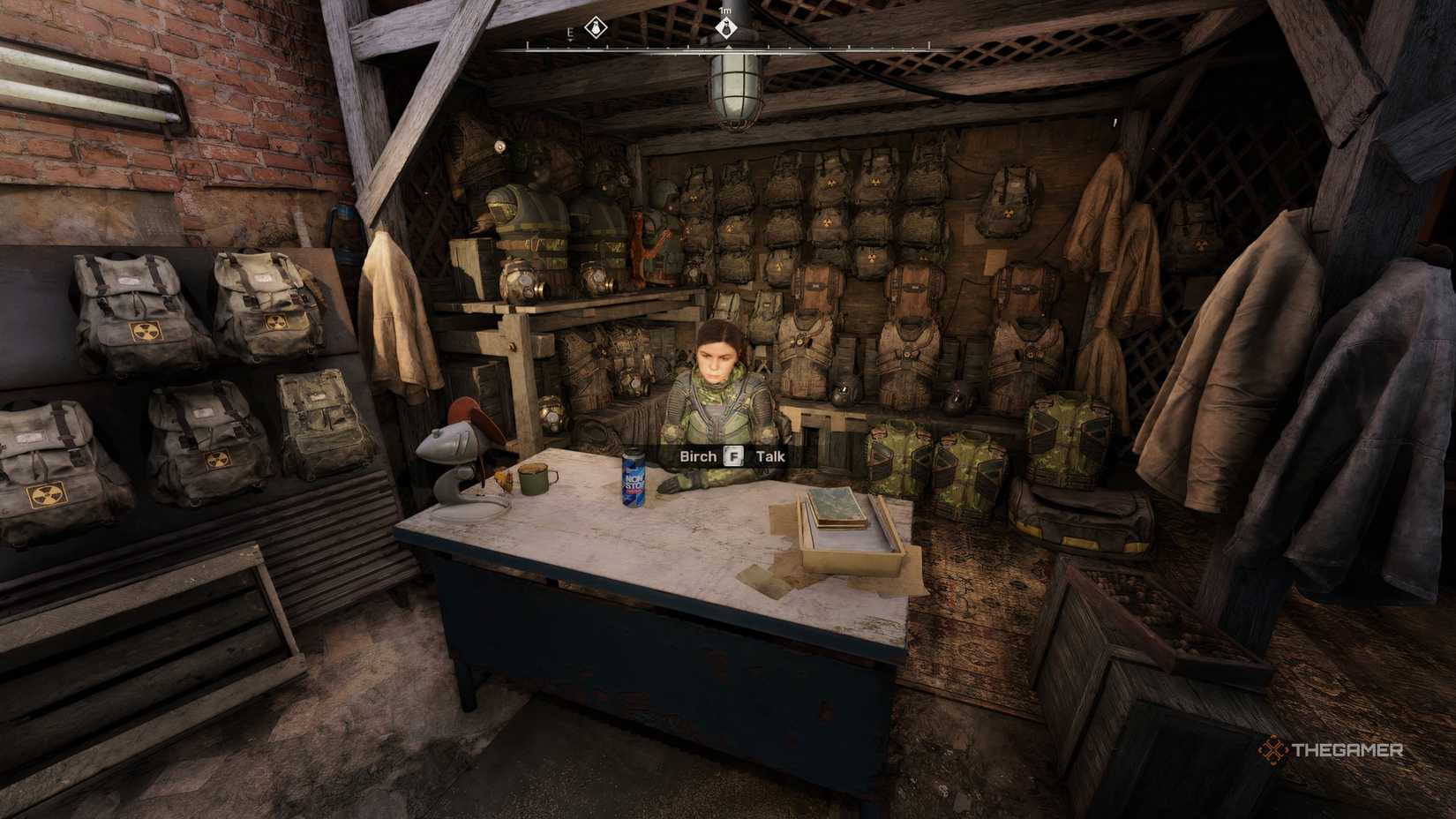The image size is (1456, 819).
Task: Click the E cardinal letter on the compass
Action: point(569,31)
